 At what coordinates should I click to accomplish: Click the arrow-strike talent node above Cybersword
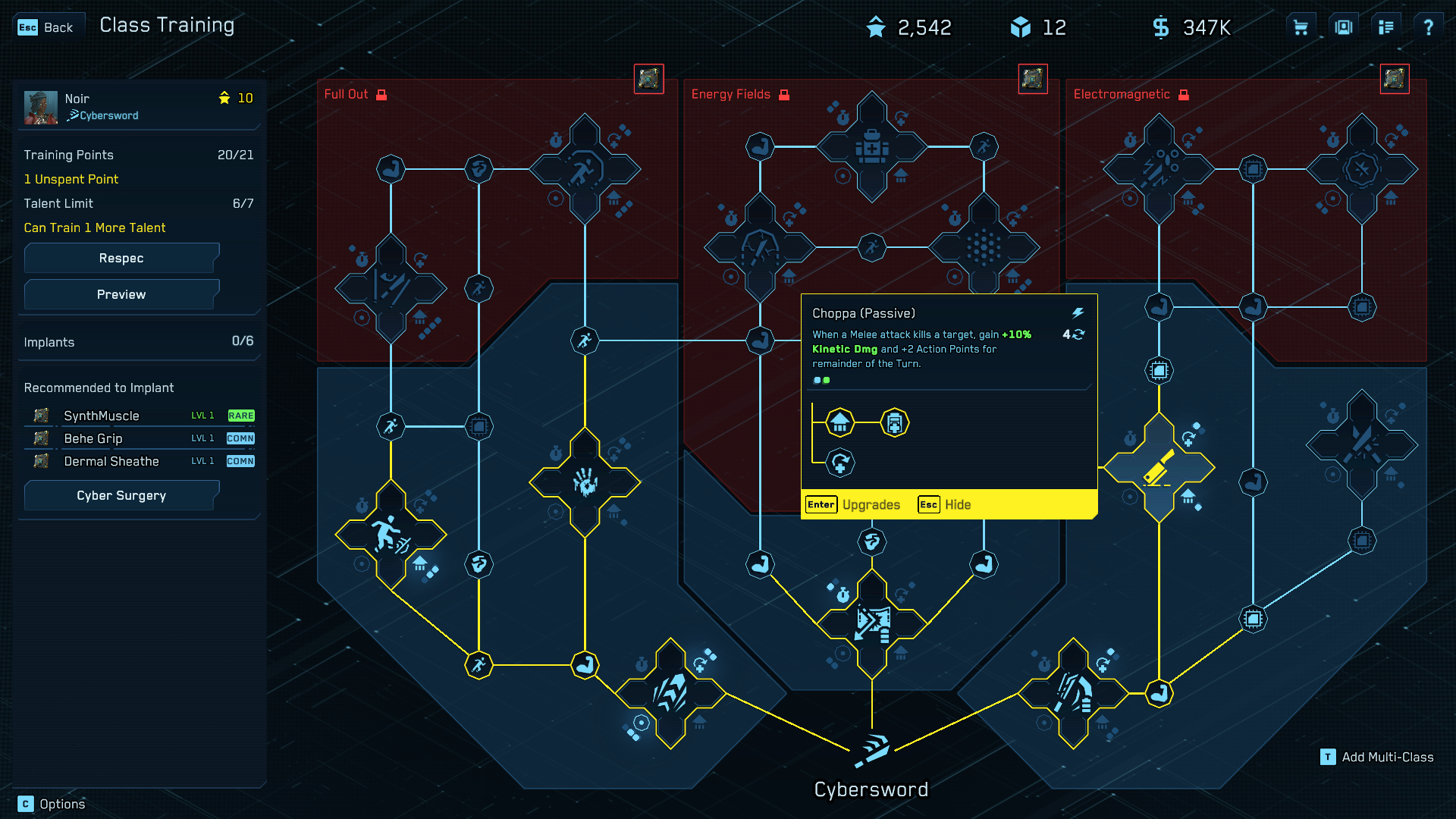[871, 620]
